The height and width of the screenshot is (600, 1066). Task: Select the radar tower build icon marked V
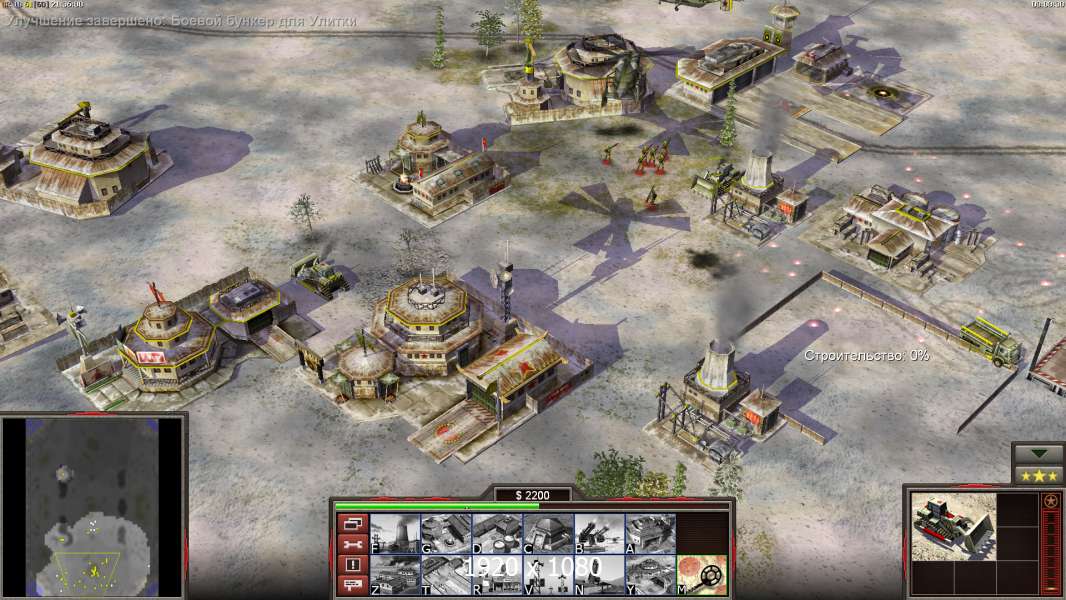548,574
